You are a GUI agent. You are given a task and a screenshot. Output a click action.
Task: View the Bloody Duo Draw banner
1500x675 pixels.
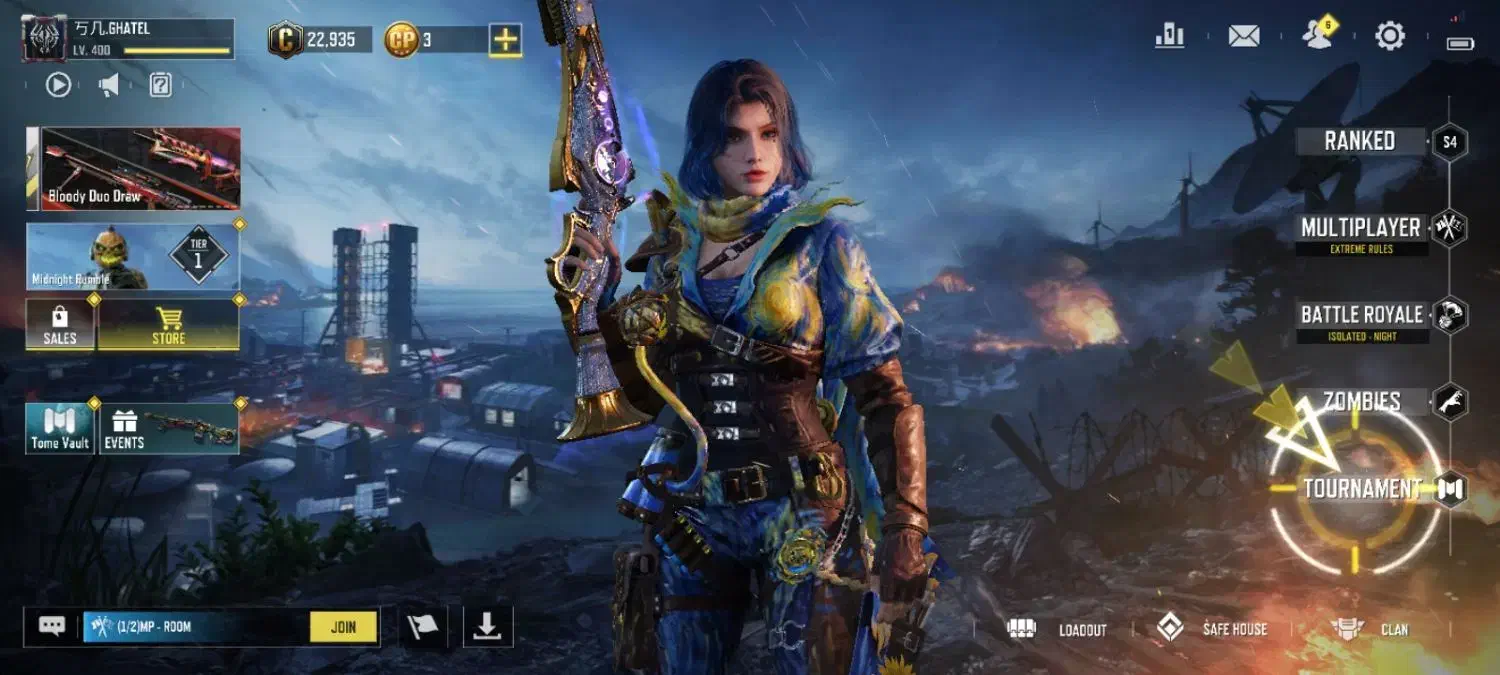[x=133, y=168]
